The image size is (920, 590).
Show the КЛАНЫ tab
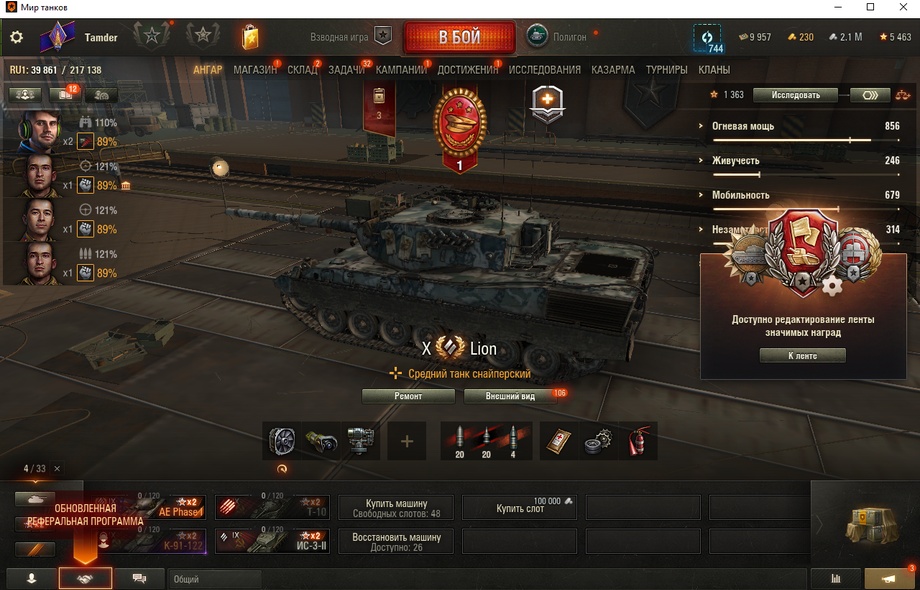(x=714, y=70)
